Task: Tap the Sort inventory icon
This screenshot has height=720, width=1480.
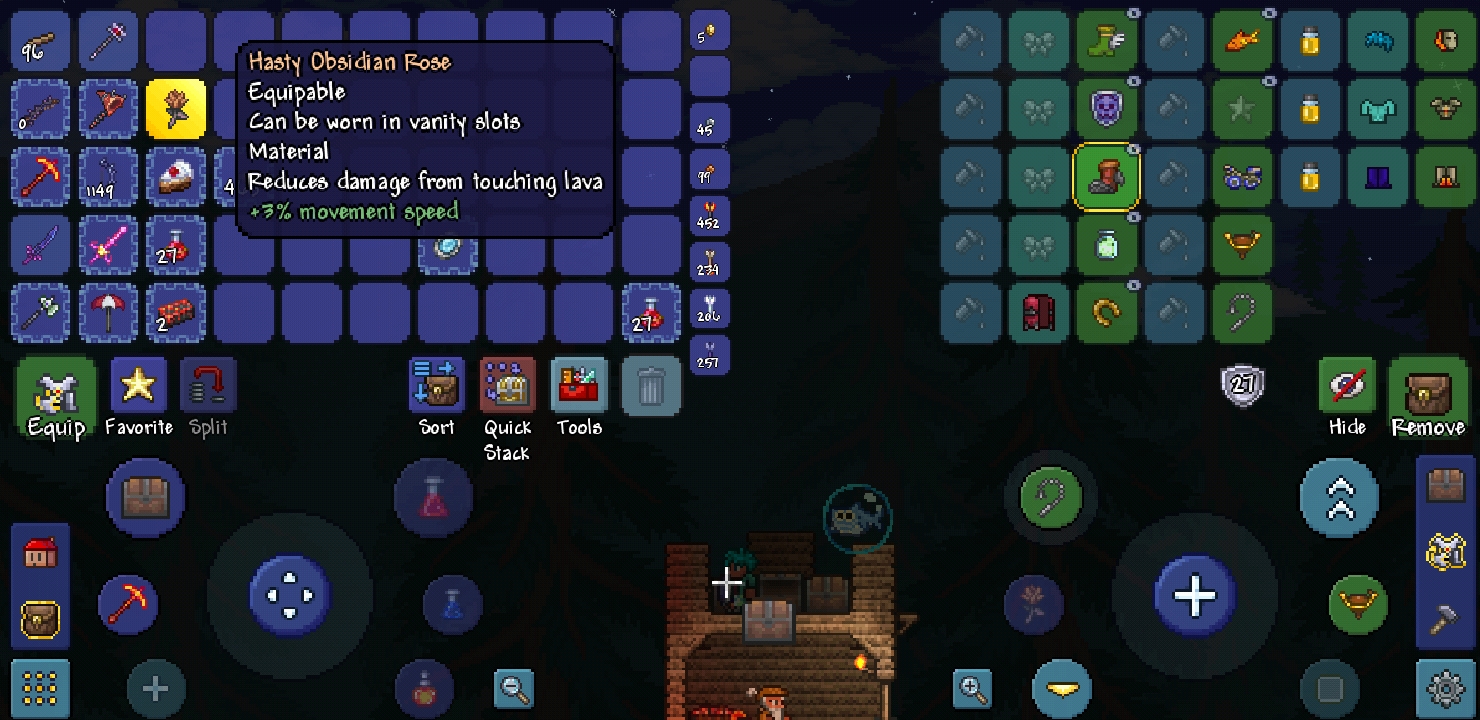Action: [435, 385]
